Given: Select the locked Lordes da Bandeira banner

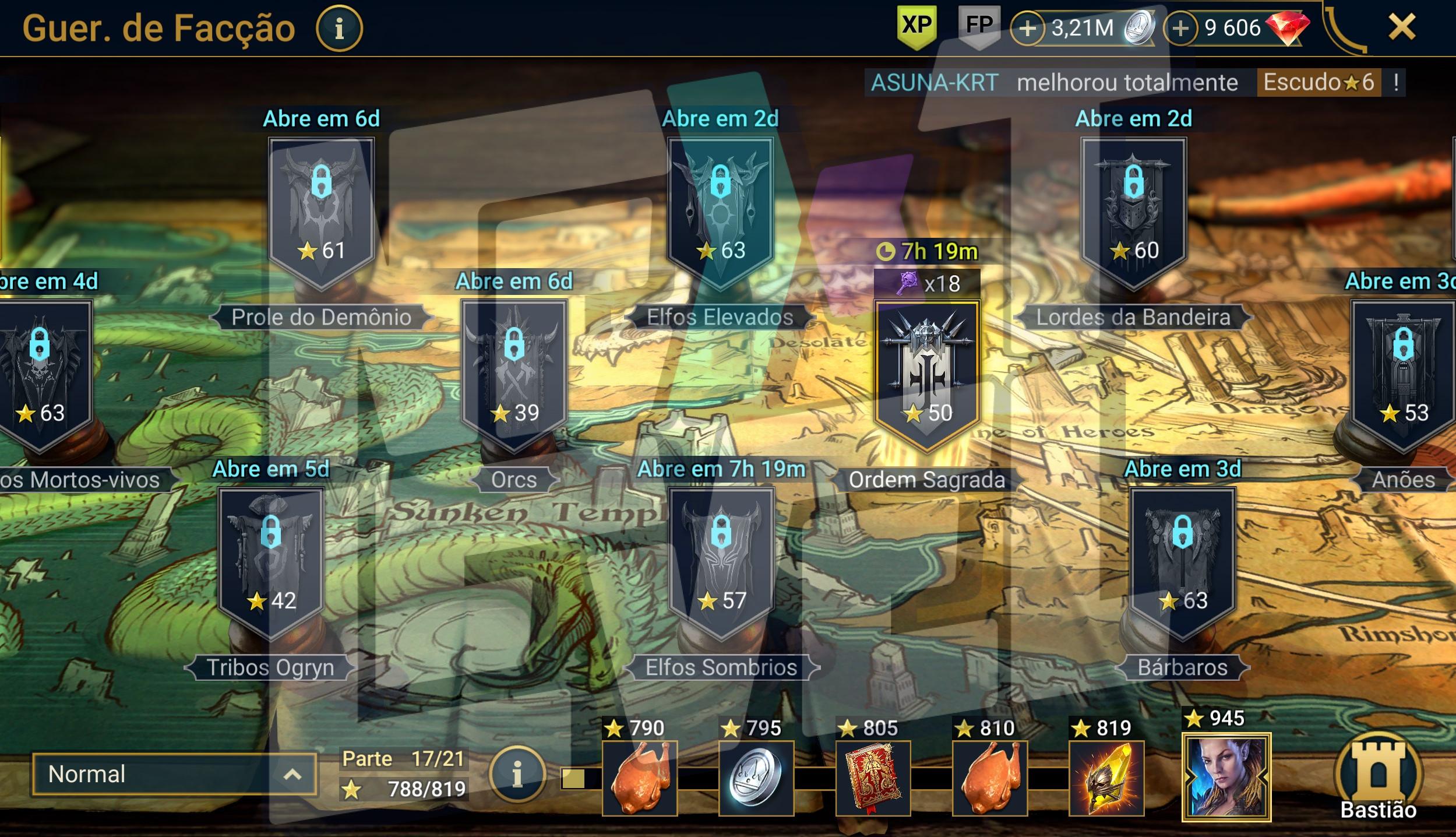Looking at the screenshot, I should [x=1133, y=210].
